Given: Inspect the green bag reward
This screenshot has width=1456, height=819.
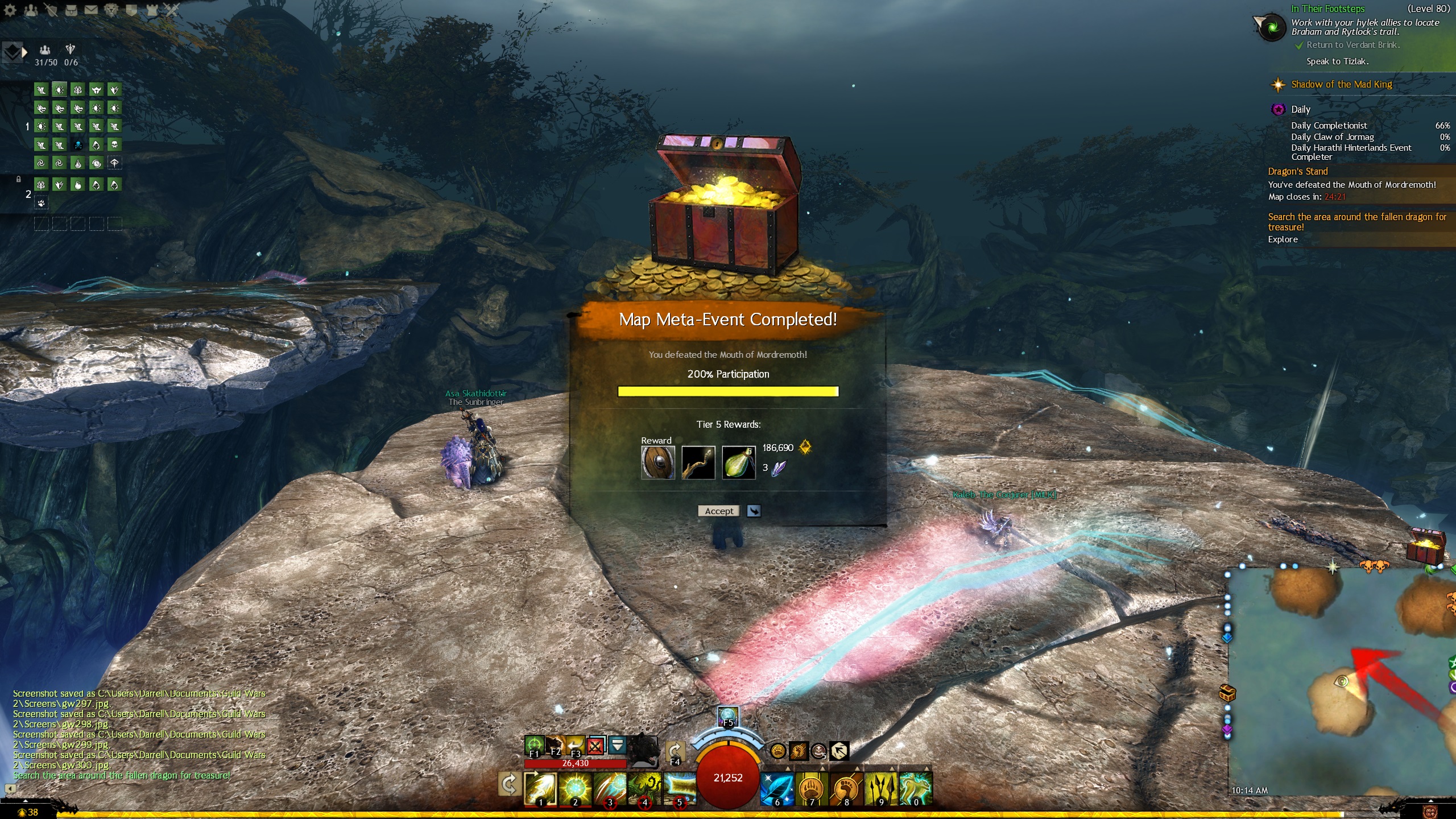Looking at the screenshot, I should (x=738, y=462).
